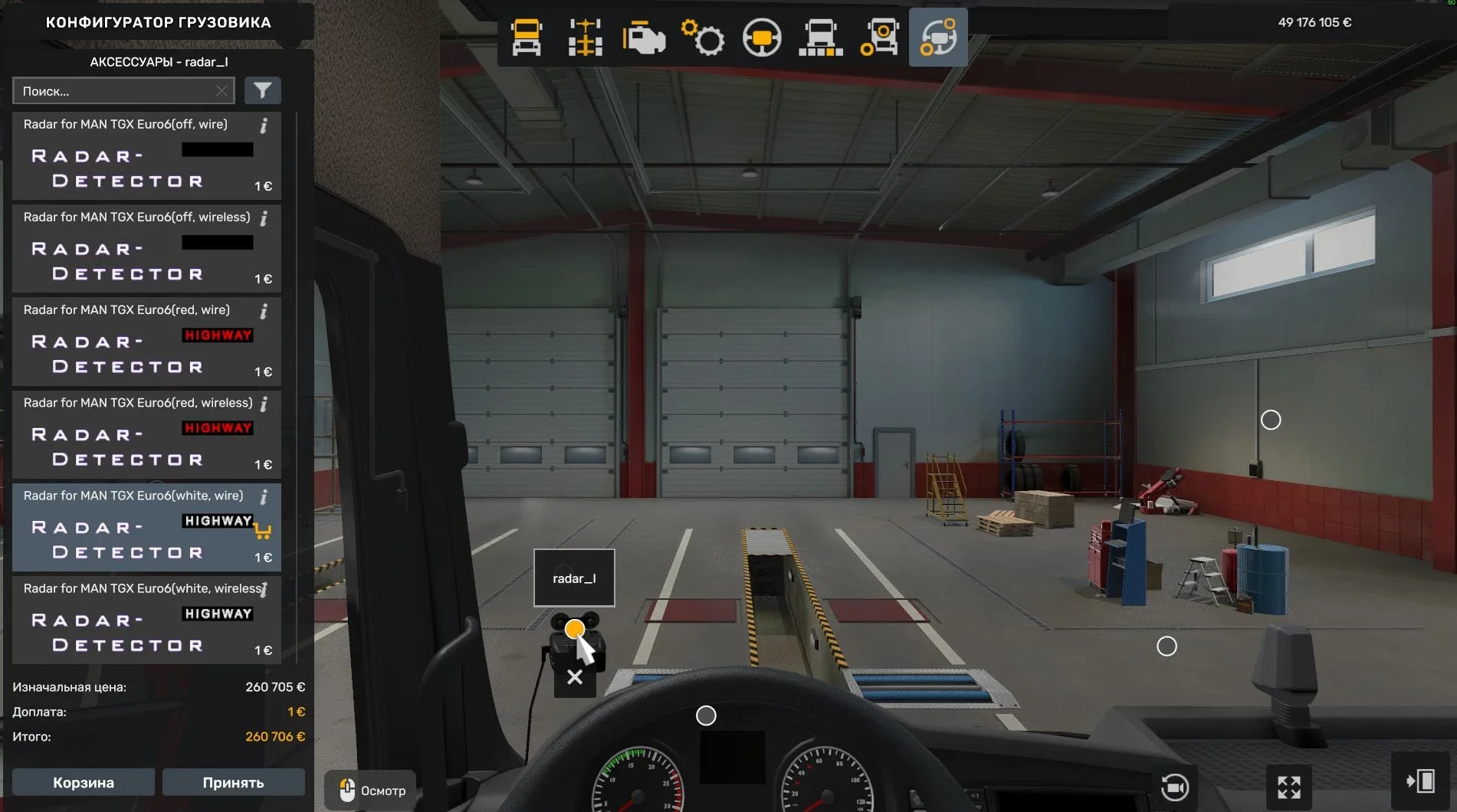Open the Корзина cart
Viewport: 1457px width, 812px height.
point(83,782)
